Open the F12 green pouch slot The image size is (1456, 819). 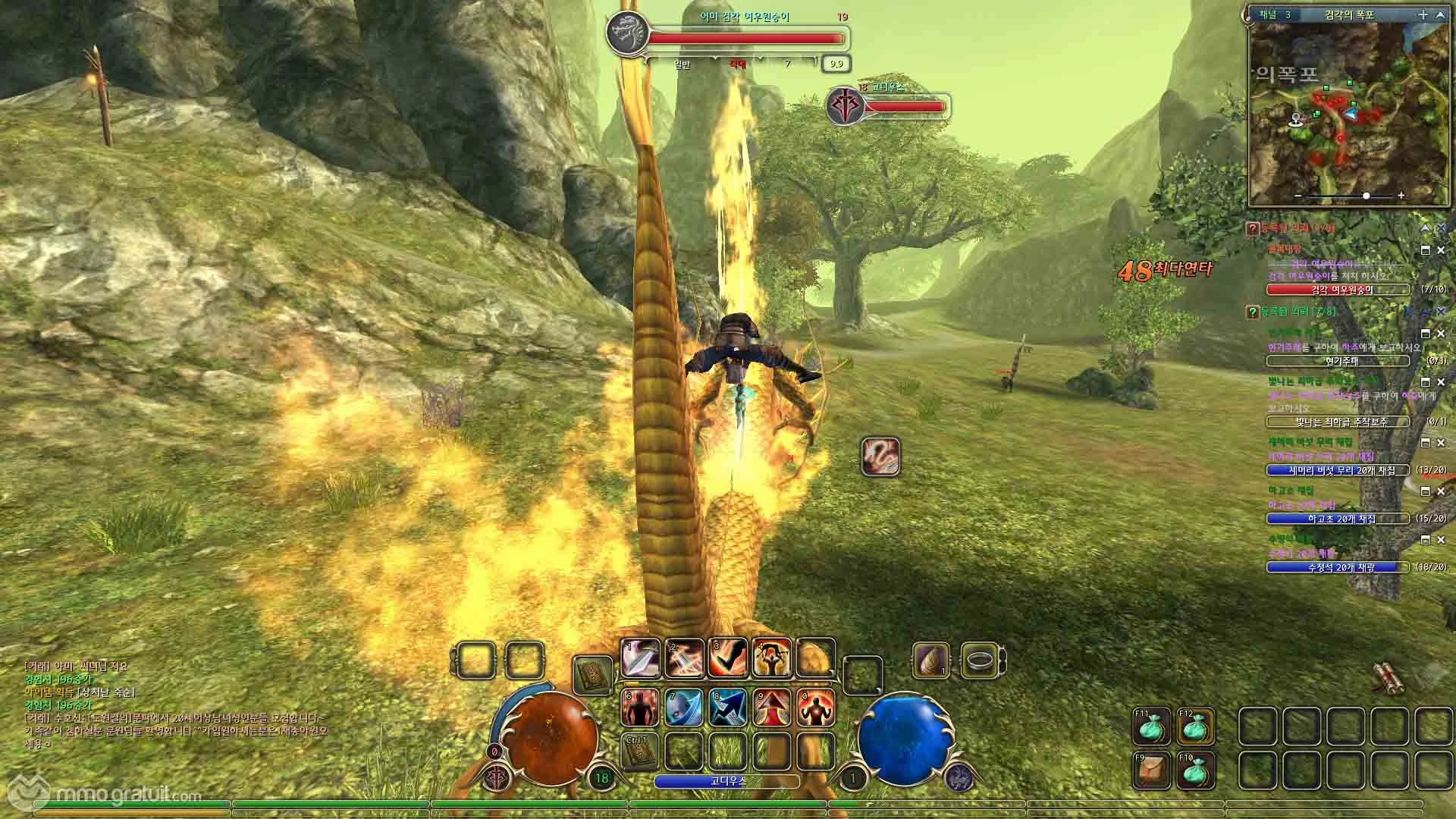pyautogui.click(x=1196, y=726)
